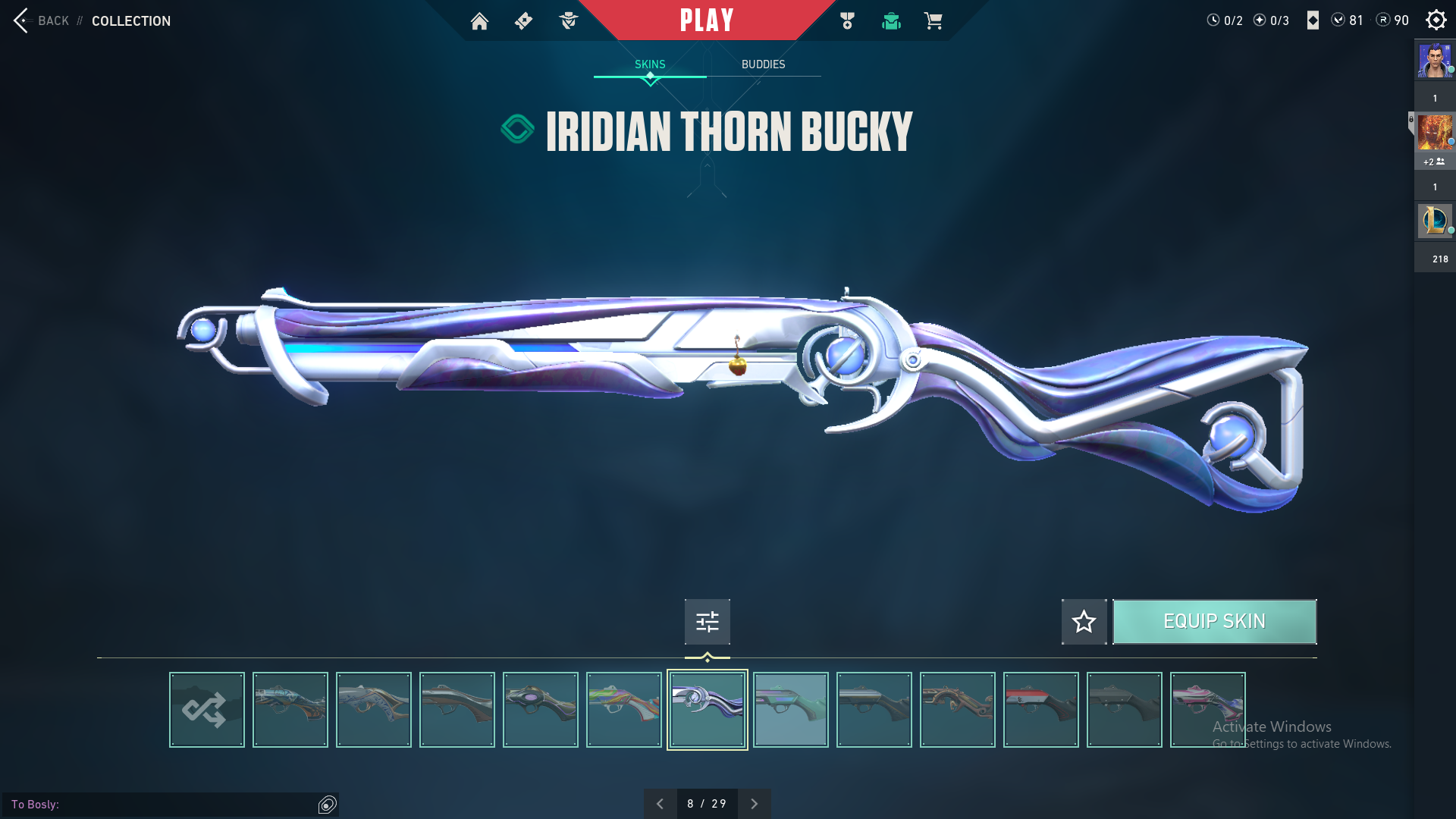Open the Store cart icon
1456x819 pixels.
[934, 21]
